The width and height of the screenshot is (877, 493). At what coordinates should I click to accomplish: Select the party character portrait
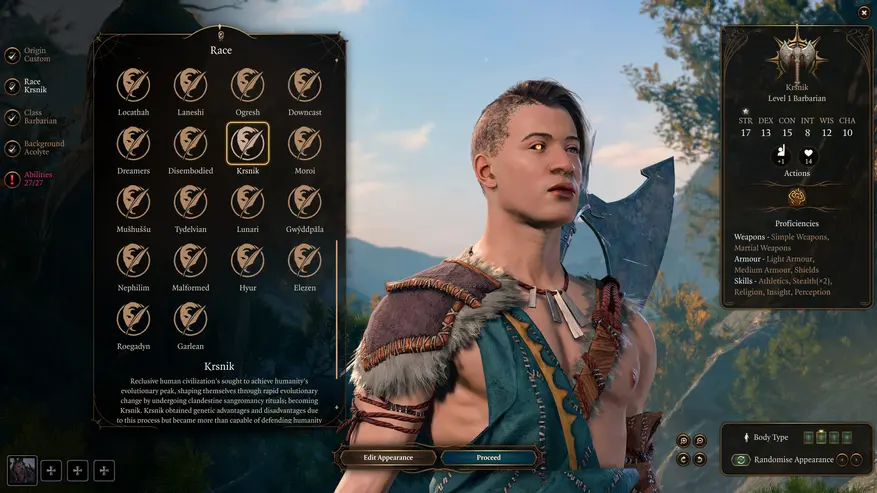pos(22,469)
